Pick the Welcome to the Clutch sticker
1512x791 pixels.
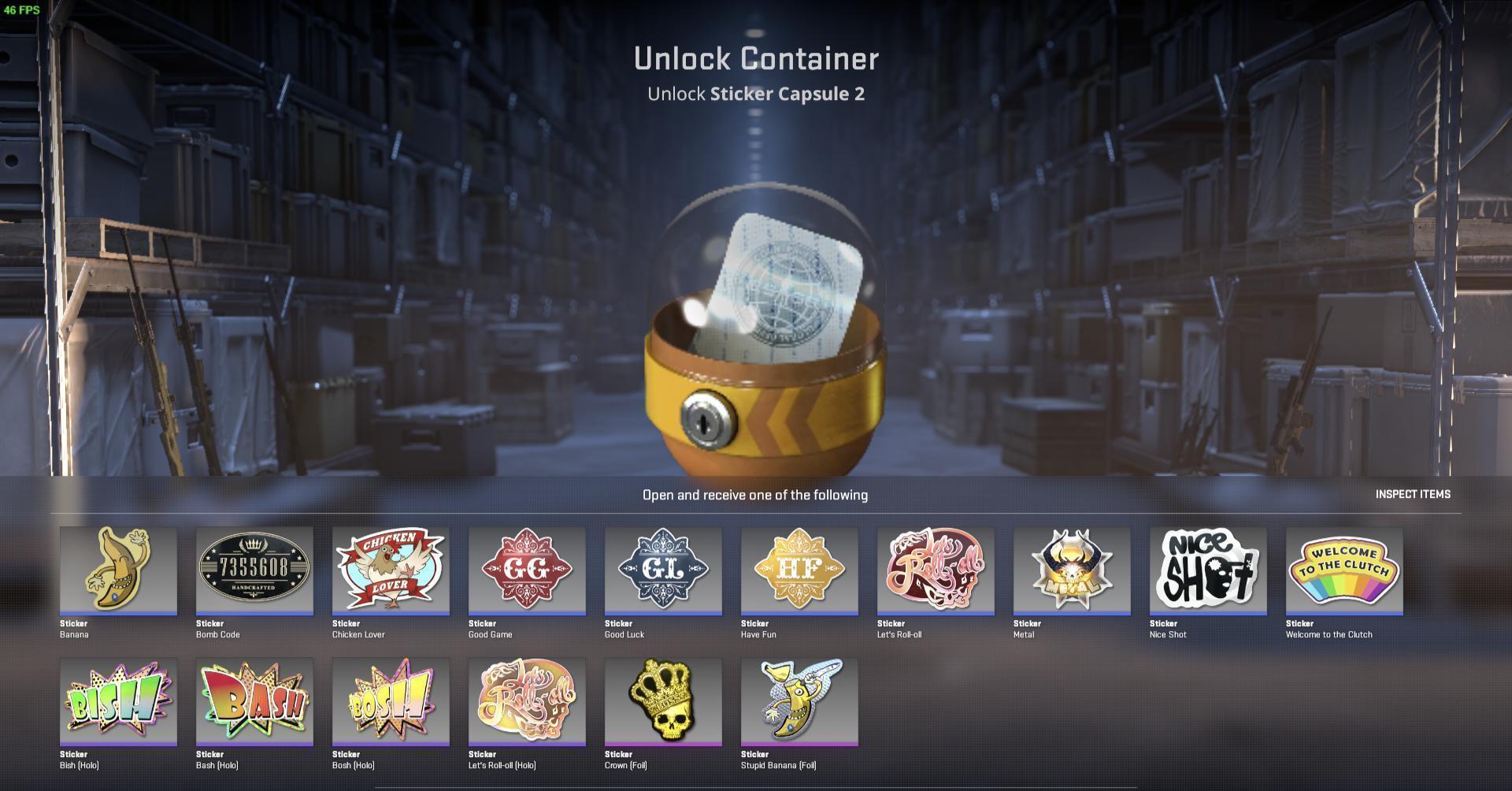point(1344,570)
